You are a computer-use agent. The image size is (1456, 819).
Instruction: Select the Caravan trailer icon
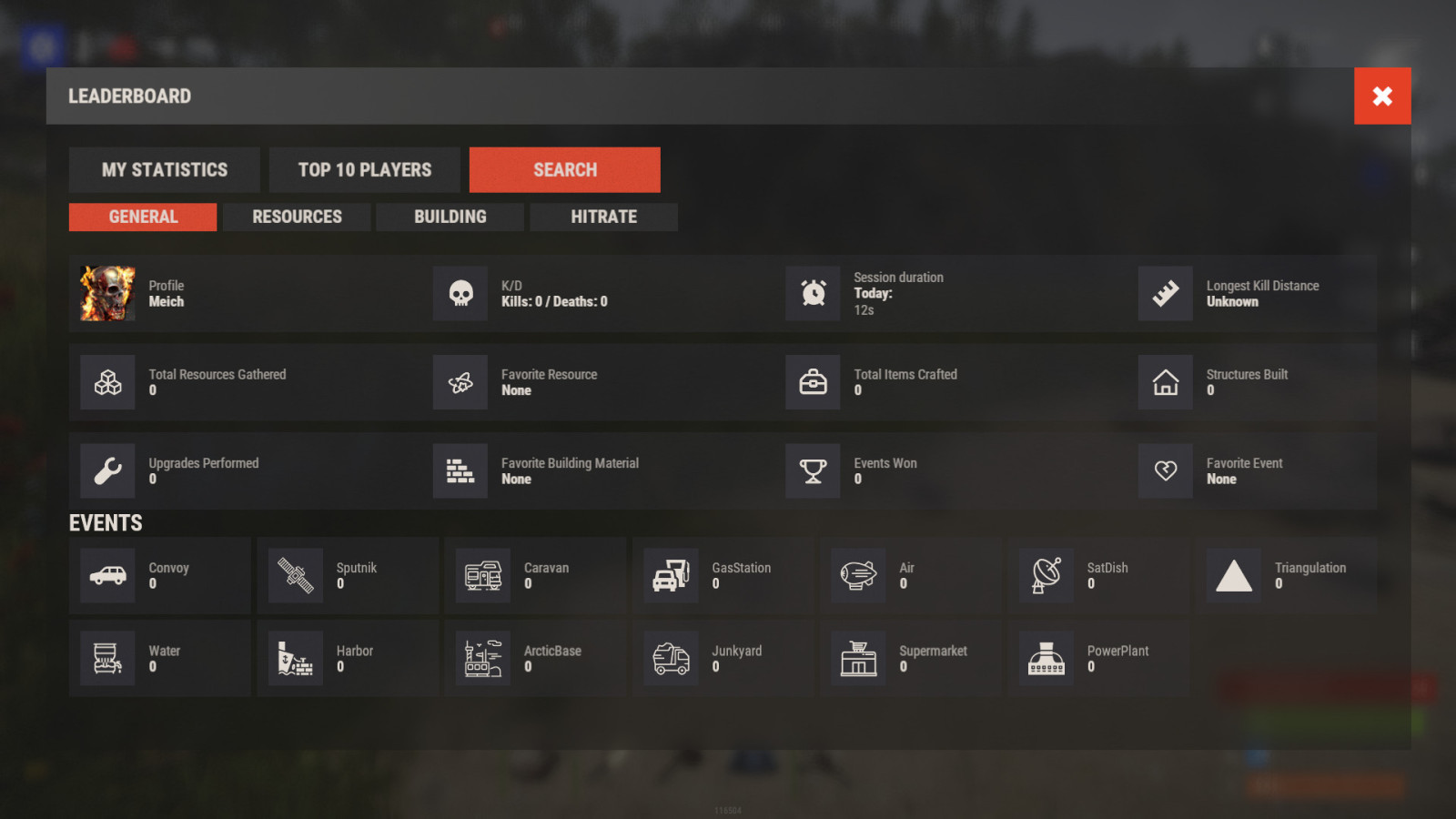[482, 575]
